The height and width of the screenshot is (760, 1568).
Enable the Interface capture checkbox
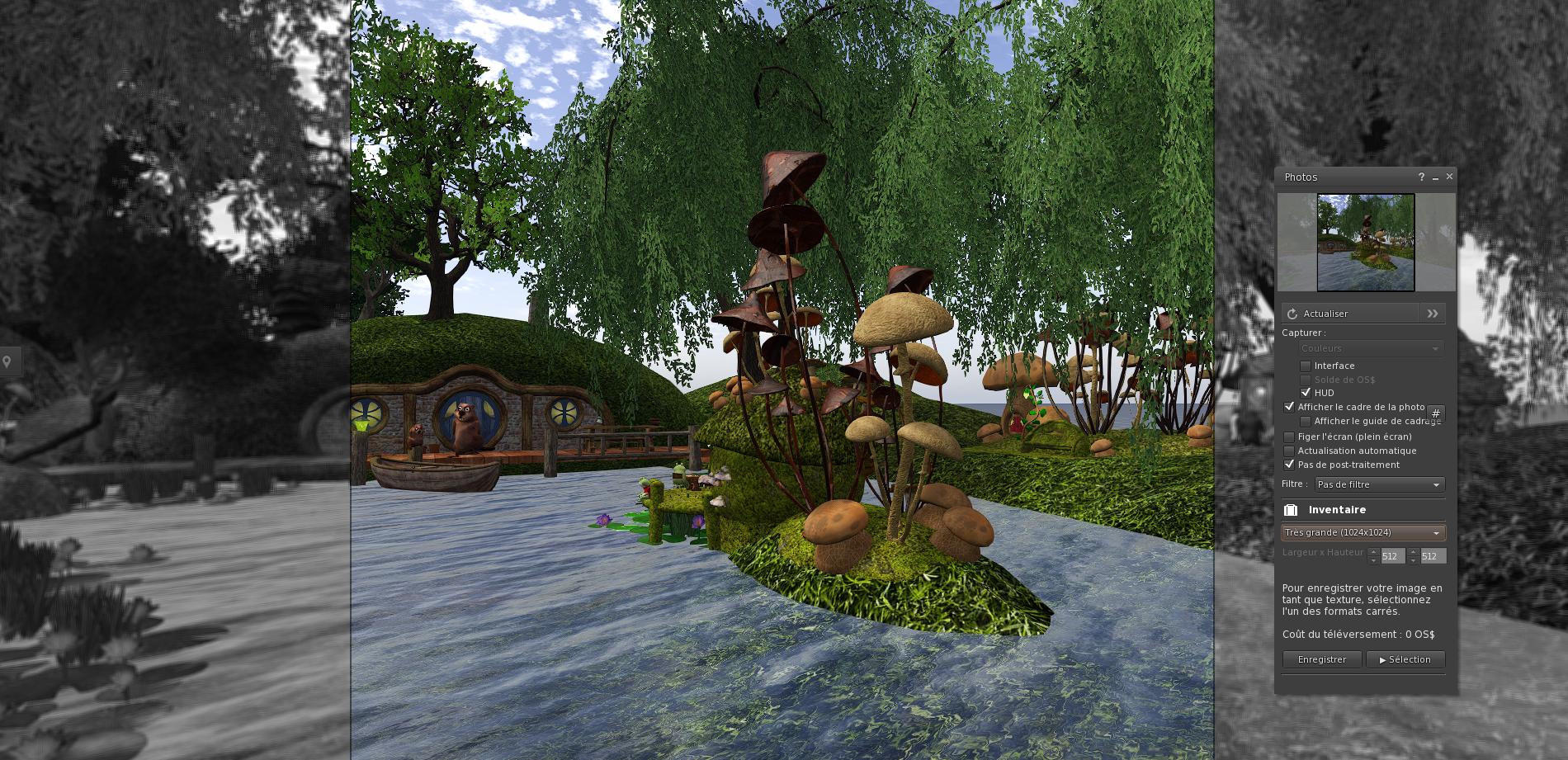click(1306, 366)
